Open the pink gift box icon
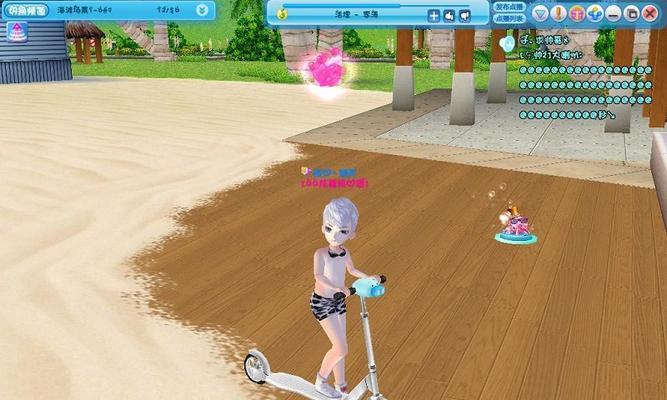The width and height of the screenshot is (667, 400). [x=577, y=14]
